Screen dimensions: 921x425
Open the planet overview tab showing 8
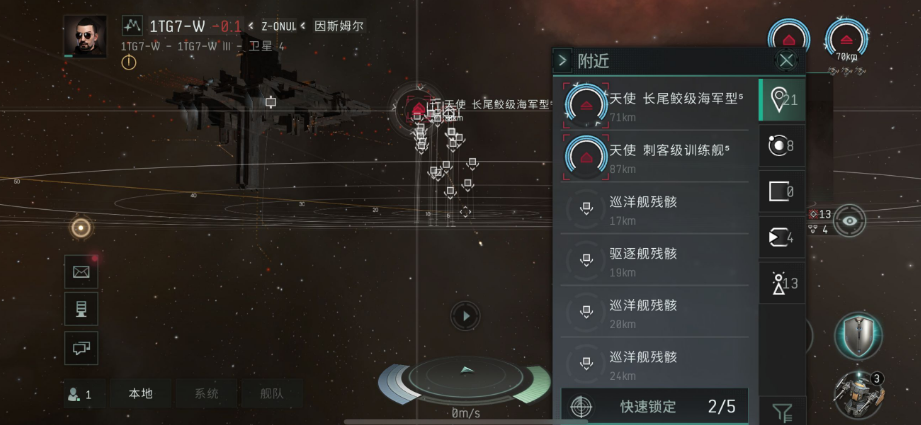pos(781,146)
